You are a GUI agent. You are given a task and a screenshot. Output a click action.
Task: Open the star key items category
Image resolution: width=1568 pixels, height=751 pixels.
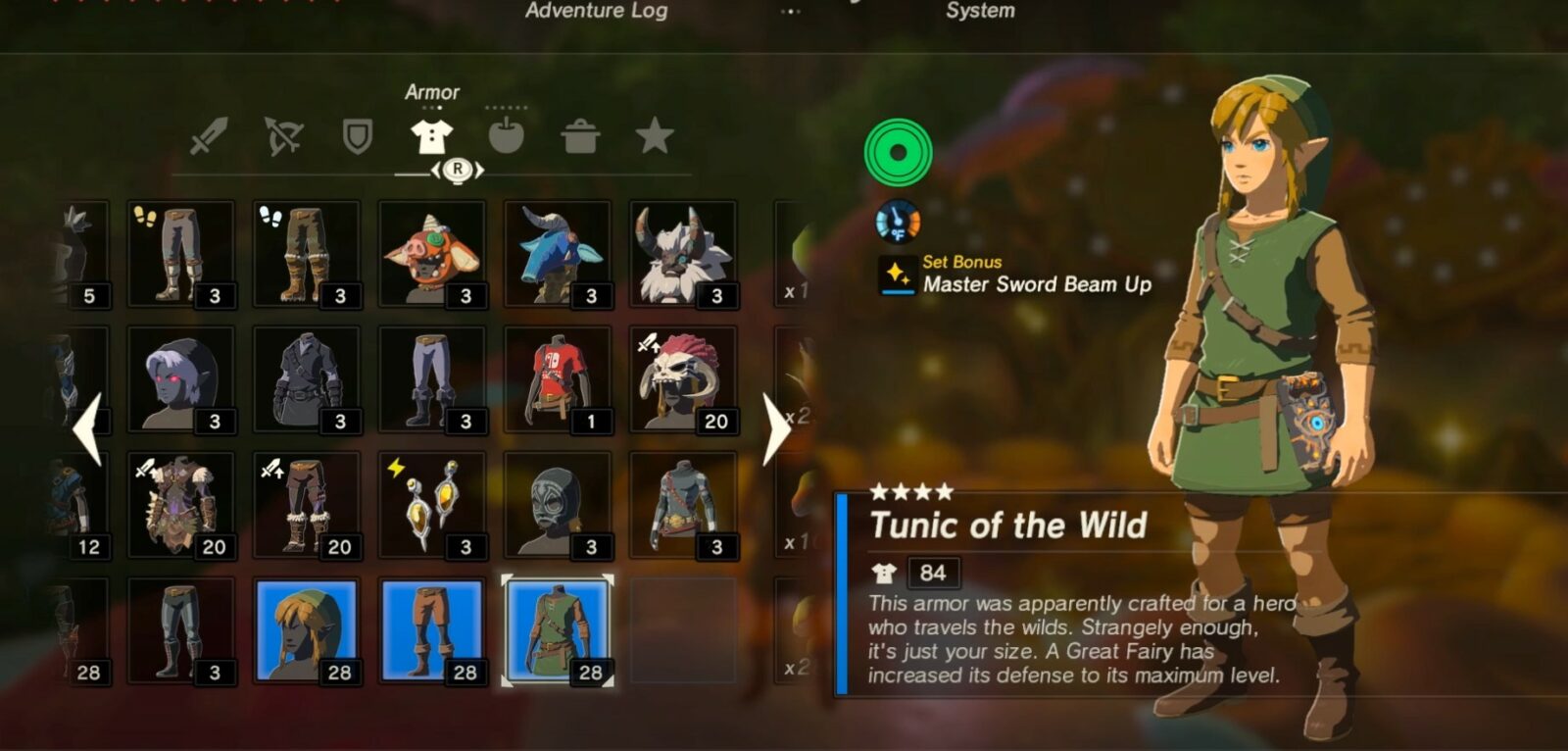(655, 136)
